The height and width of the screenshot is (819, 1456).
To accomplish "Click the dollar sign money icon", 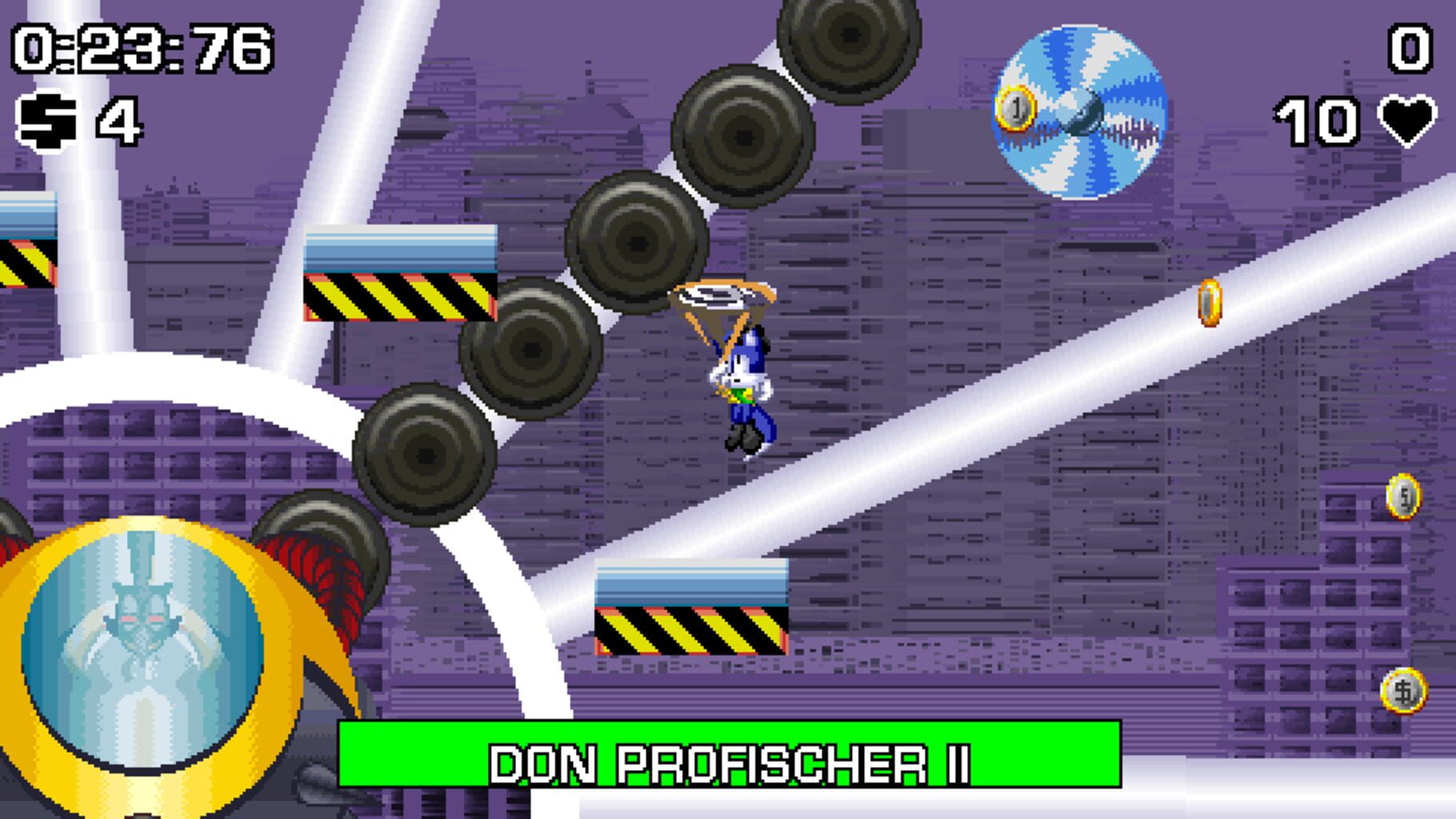I will [44, 122].
